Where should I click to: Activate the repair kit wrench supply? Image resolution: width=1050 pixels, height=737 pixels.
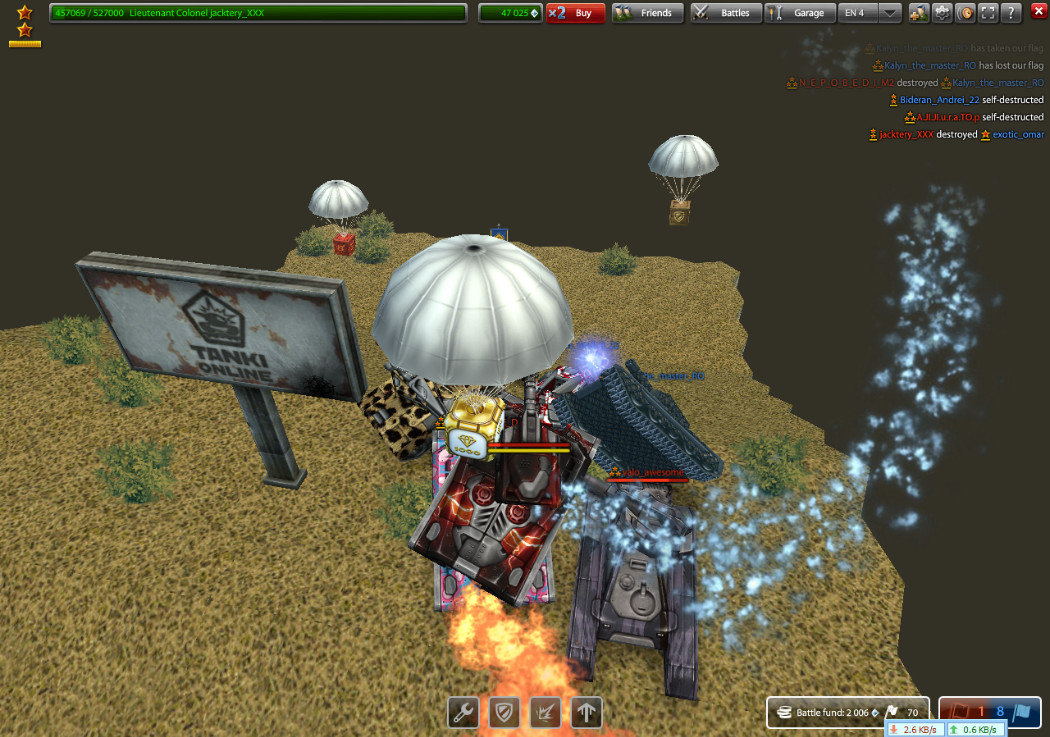pyautogui.click(x=463, y=712)
